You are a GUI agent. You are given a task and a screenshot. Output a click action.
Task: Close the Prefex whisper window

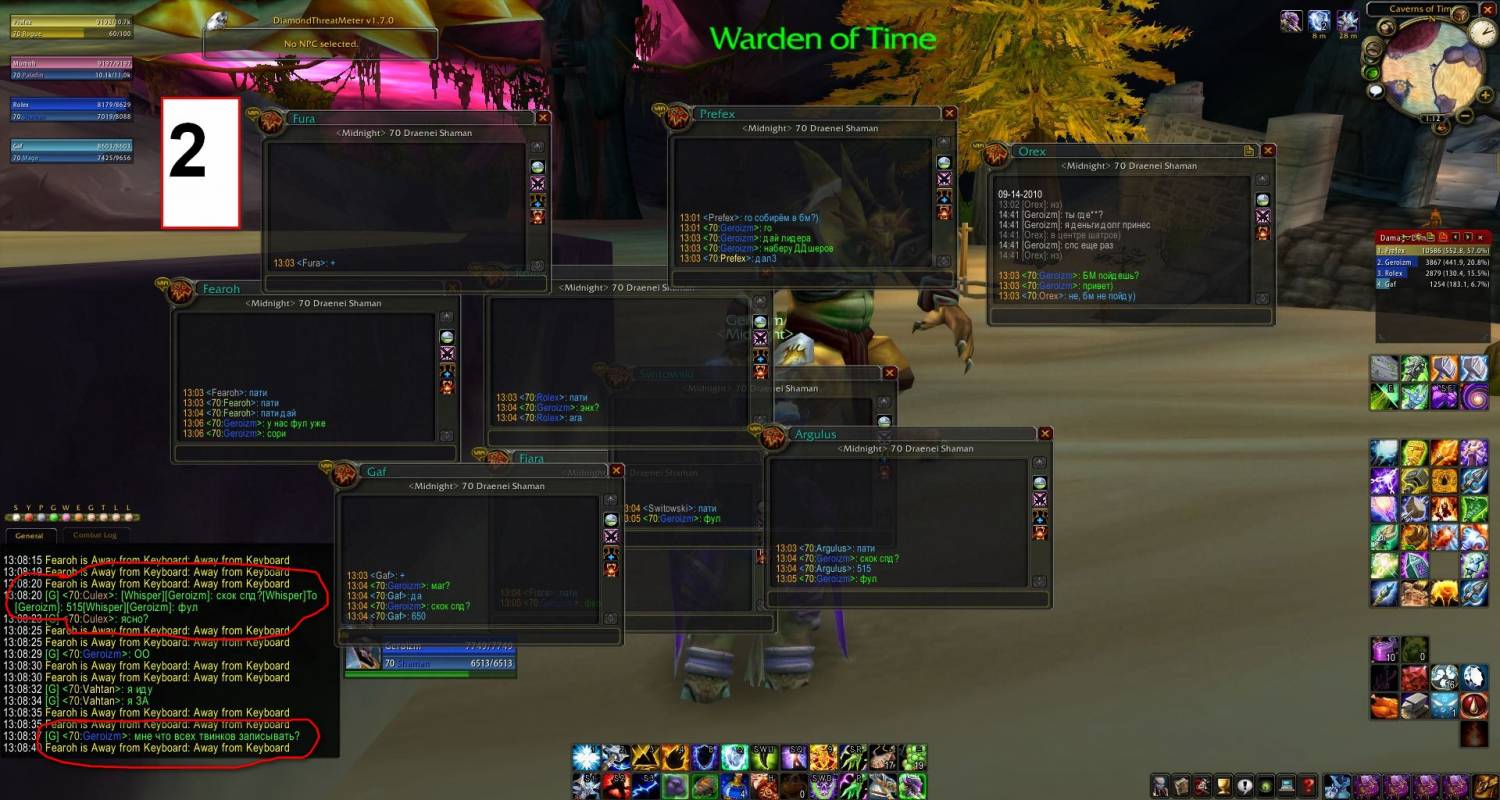pos(949,114)
